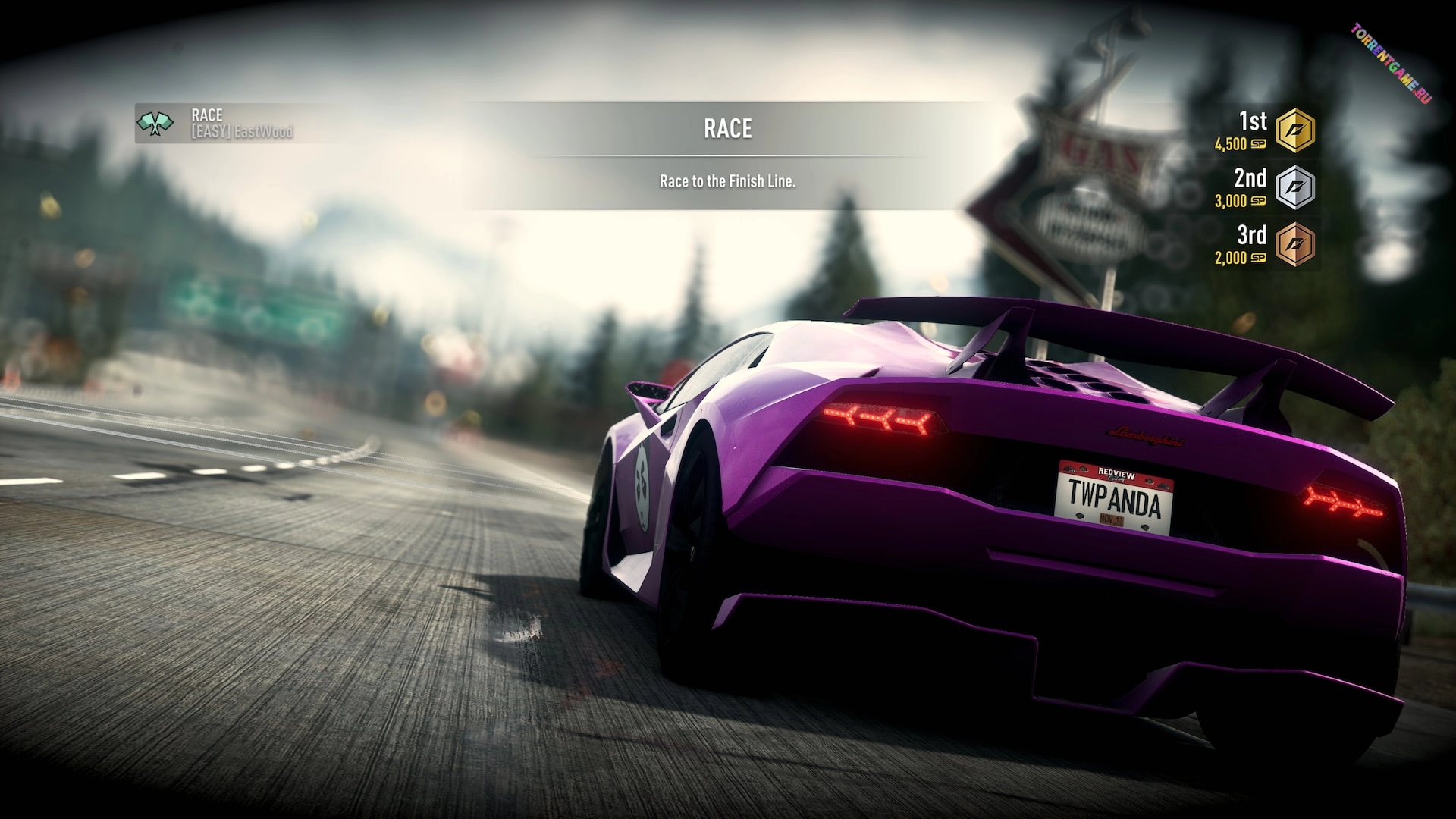This screenshot has height=819, width=1456.
Task: Click the crossed flags race icon
Action: (x=155, y=123)
